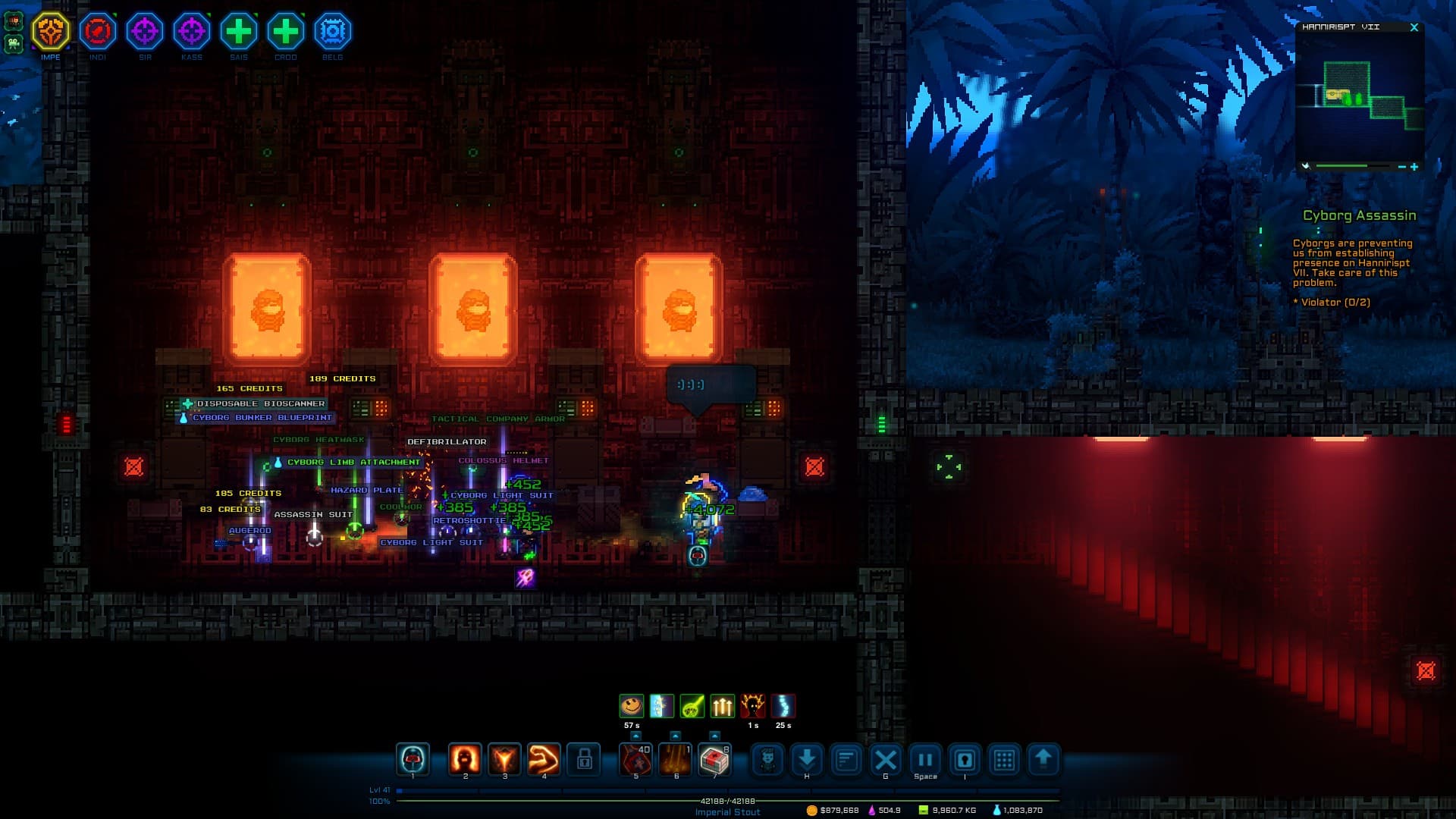Expand the chevron above hotbar slot 6

click(x=676, y=734)
